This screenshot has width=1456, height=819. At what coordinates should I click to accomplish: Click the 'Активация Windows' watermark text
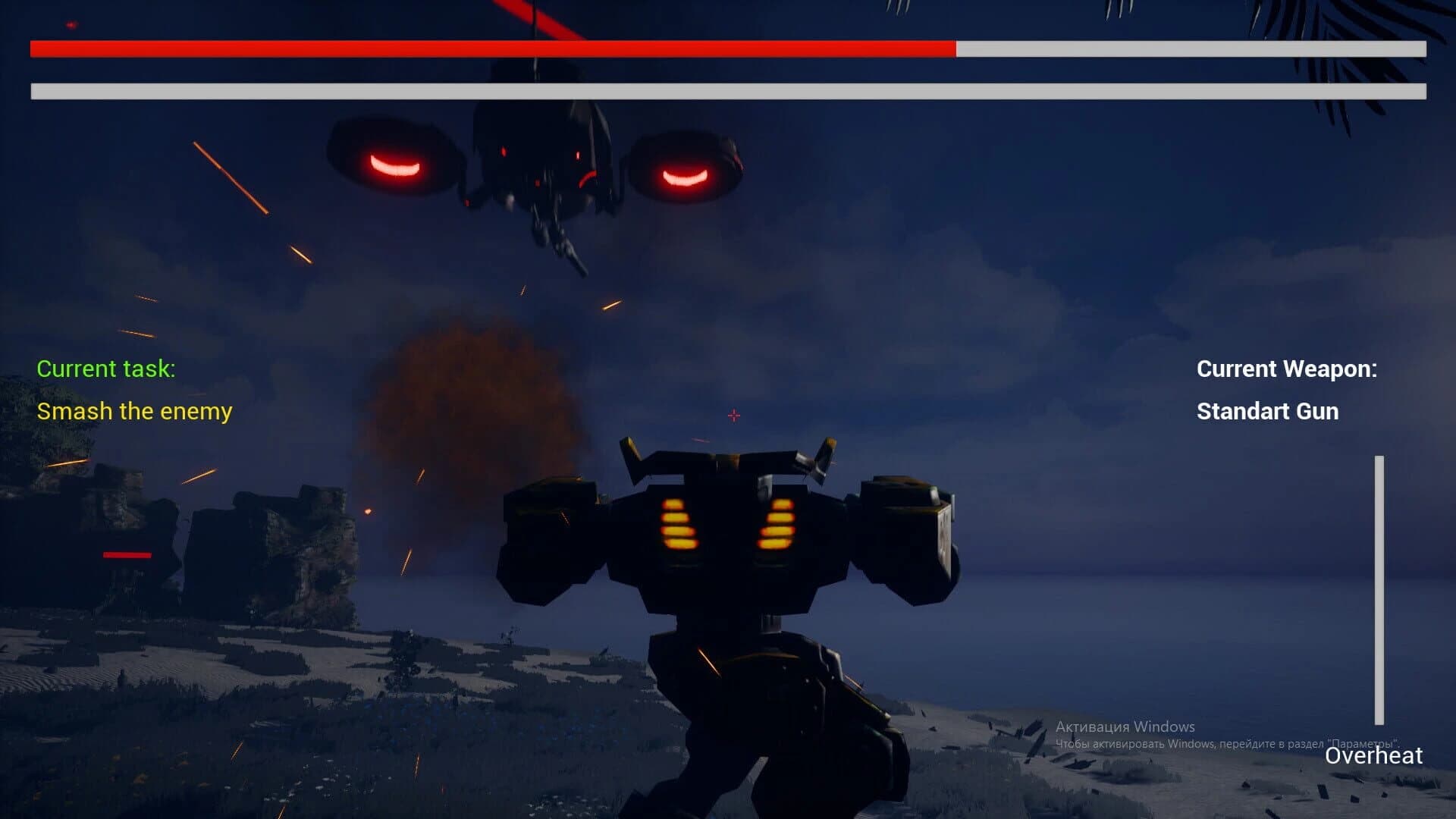pos(1125,726)
